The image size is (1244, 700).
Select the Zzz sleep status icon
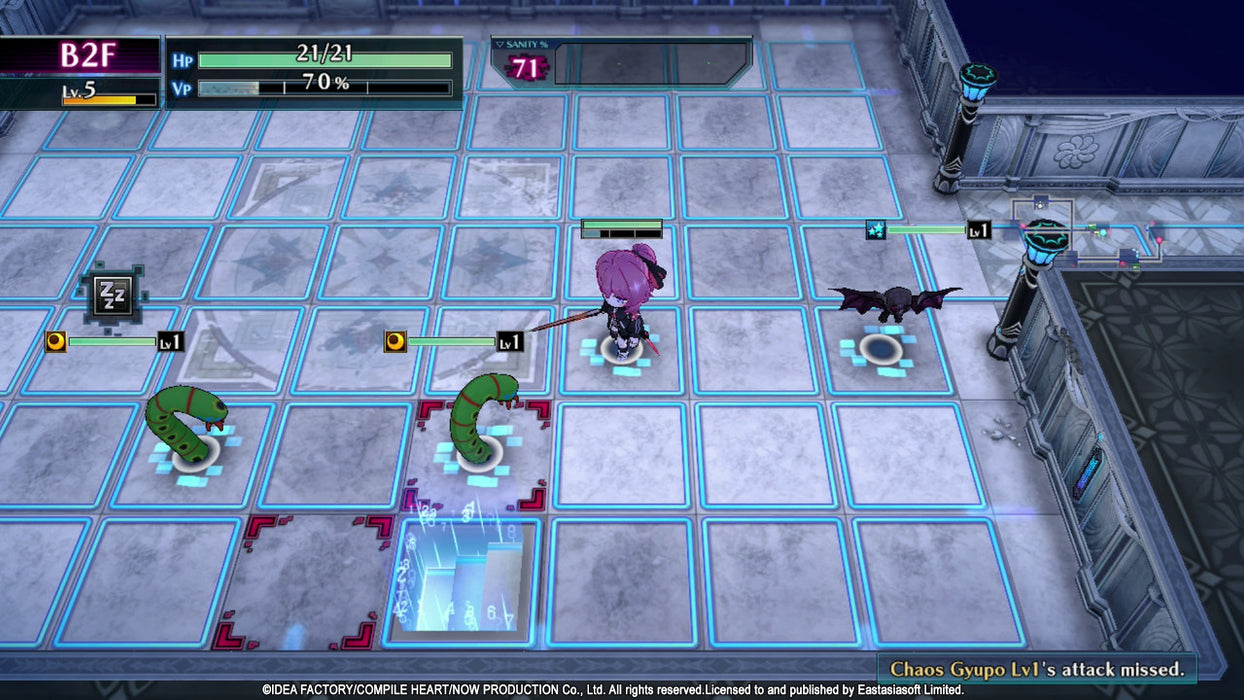click(x=108, y=294)
